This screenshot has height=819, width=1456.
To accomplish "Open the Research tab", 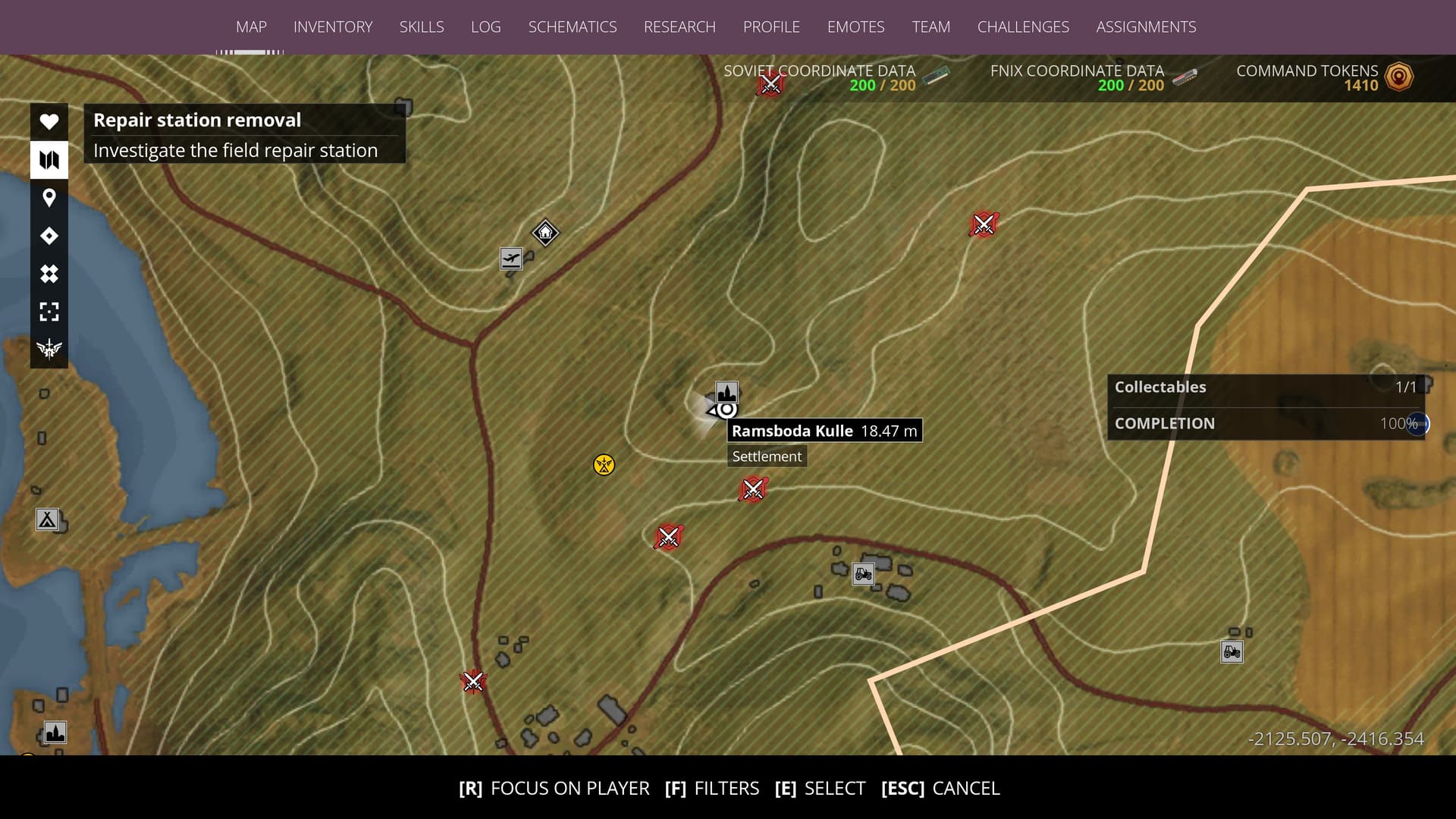I will (679, 27).
